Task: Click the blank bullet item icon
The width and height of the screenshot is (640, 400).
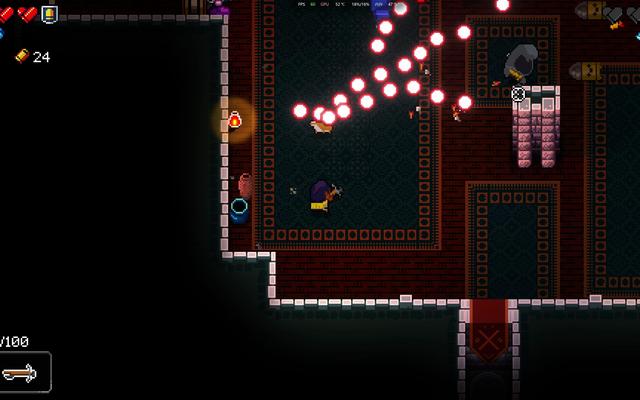Action: (x=49, y=14)
